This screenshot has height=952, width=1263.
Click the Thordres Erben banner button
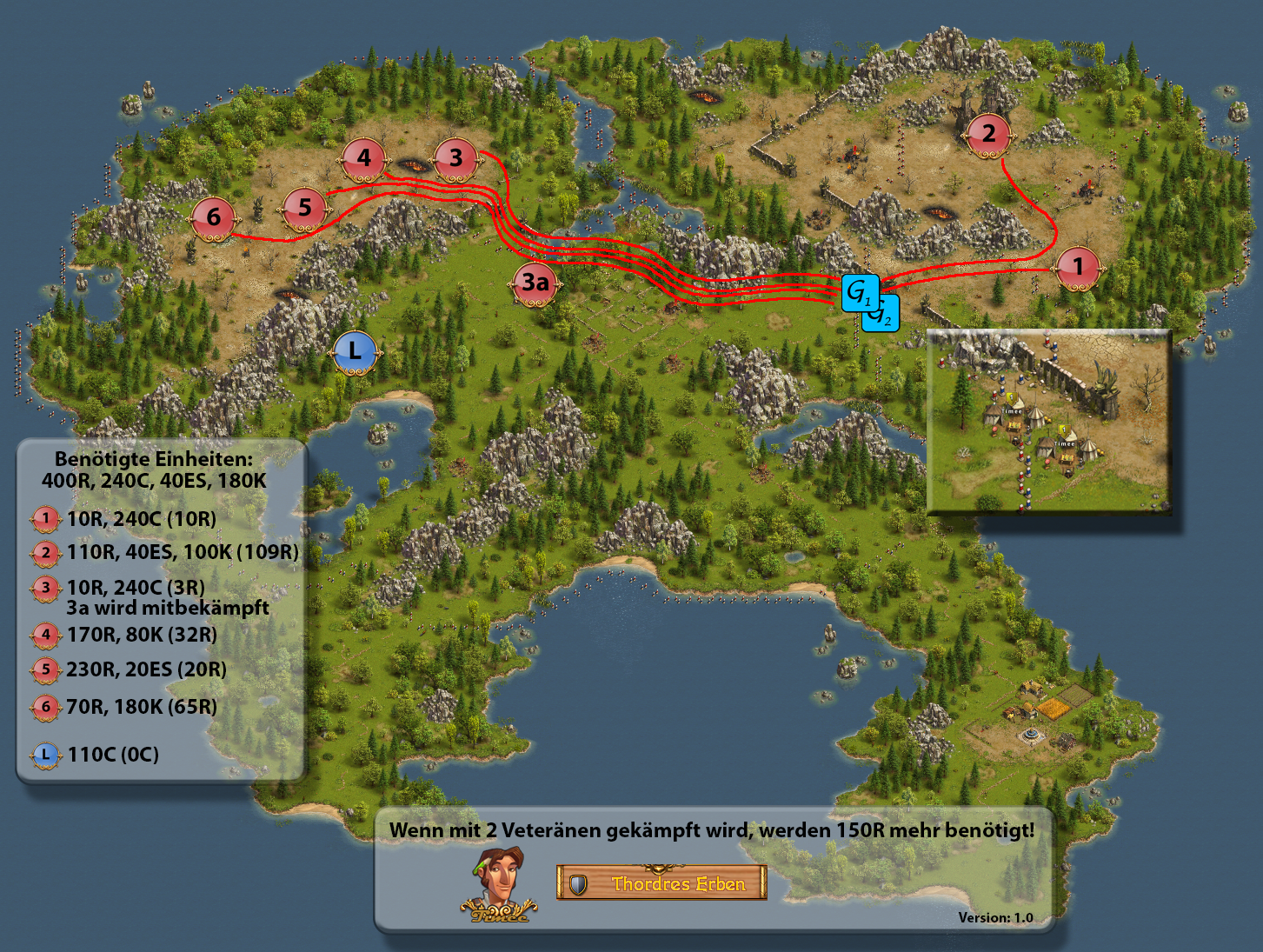pos(661,883)
